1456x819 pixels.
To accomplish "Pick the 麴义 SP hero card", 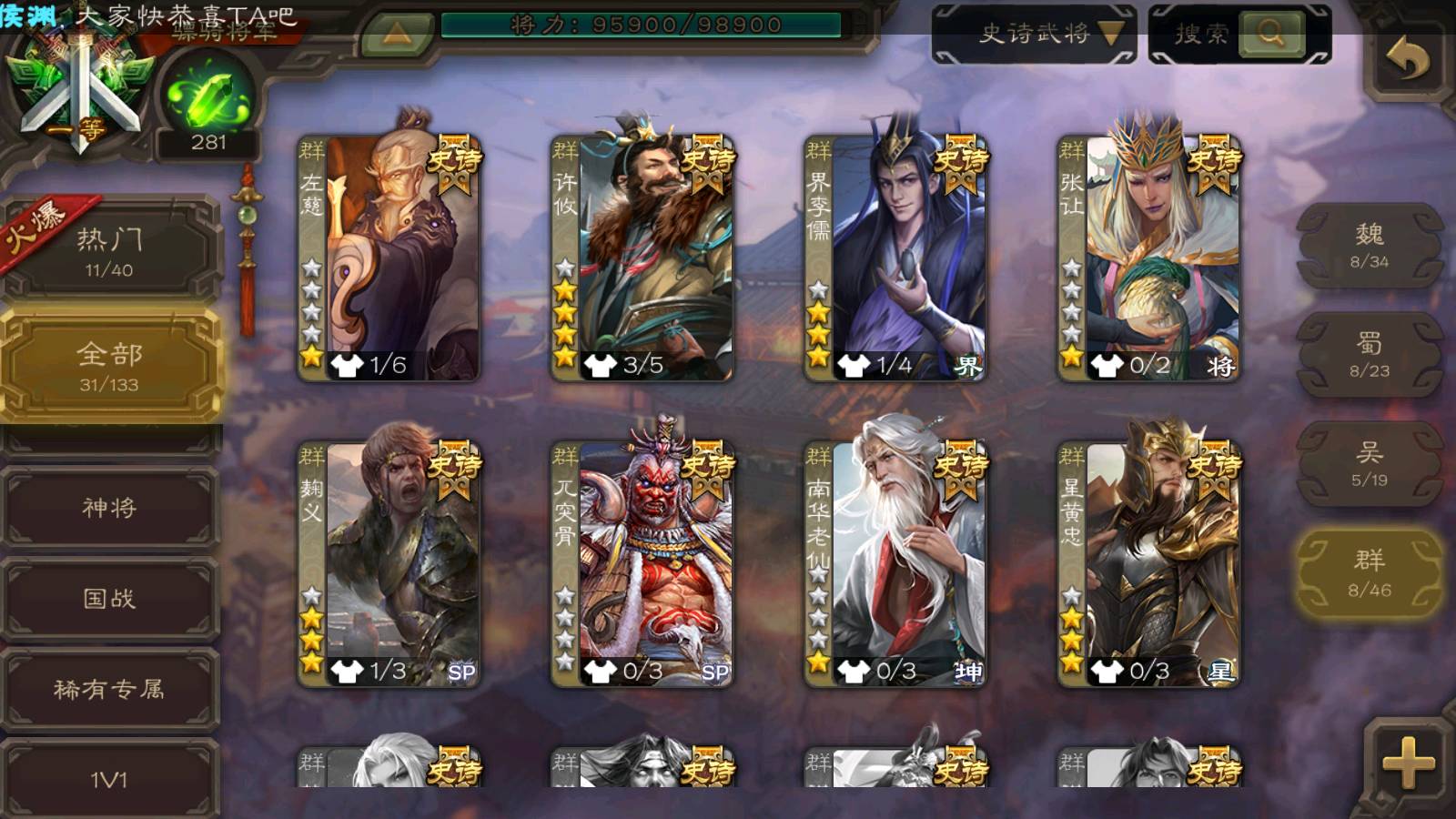I will [x=389, y=564].
